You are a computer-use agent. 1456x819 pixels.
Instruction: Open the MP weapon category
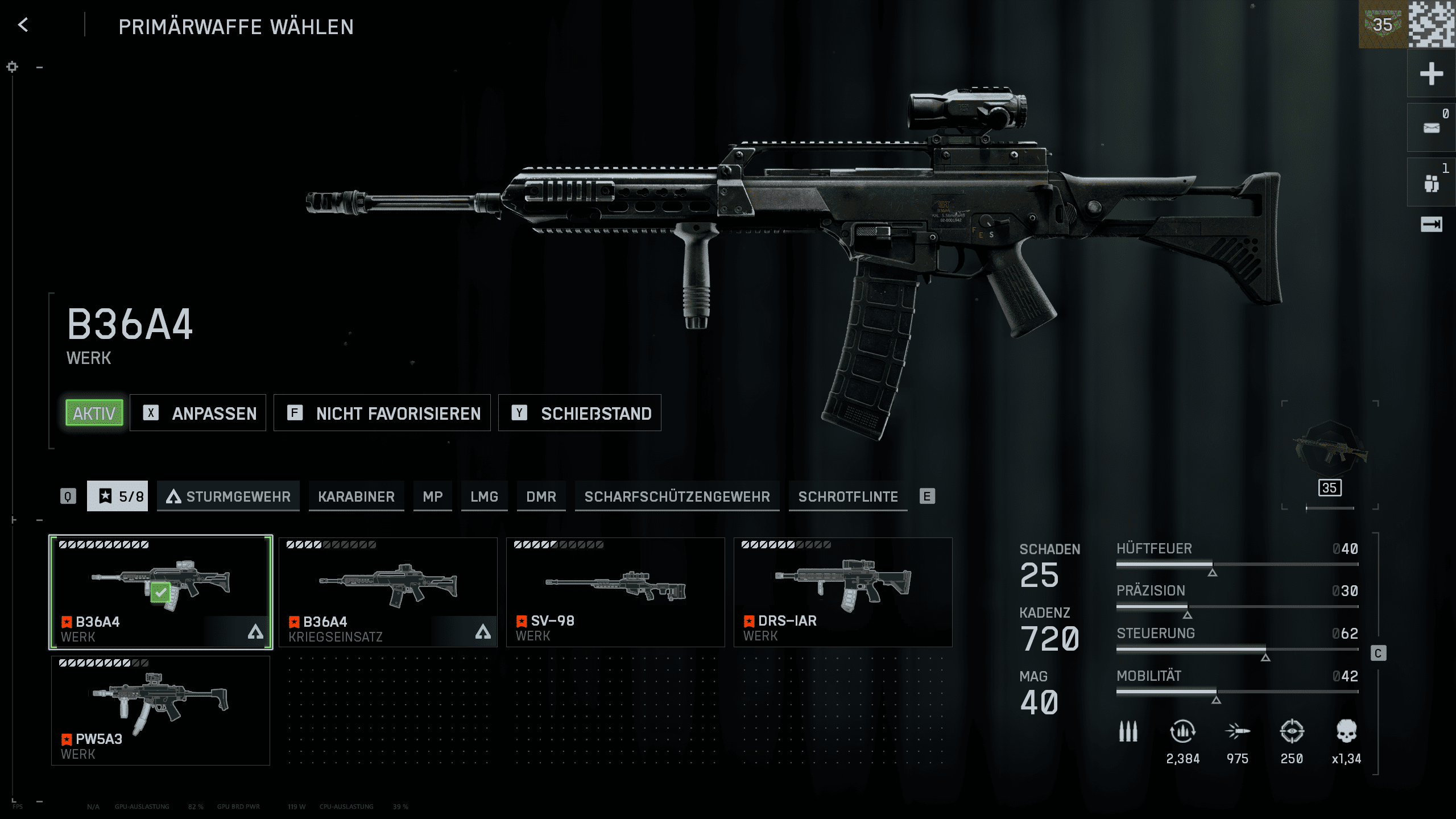coord(432,497)
